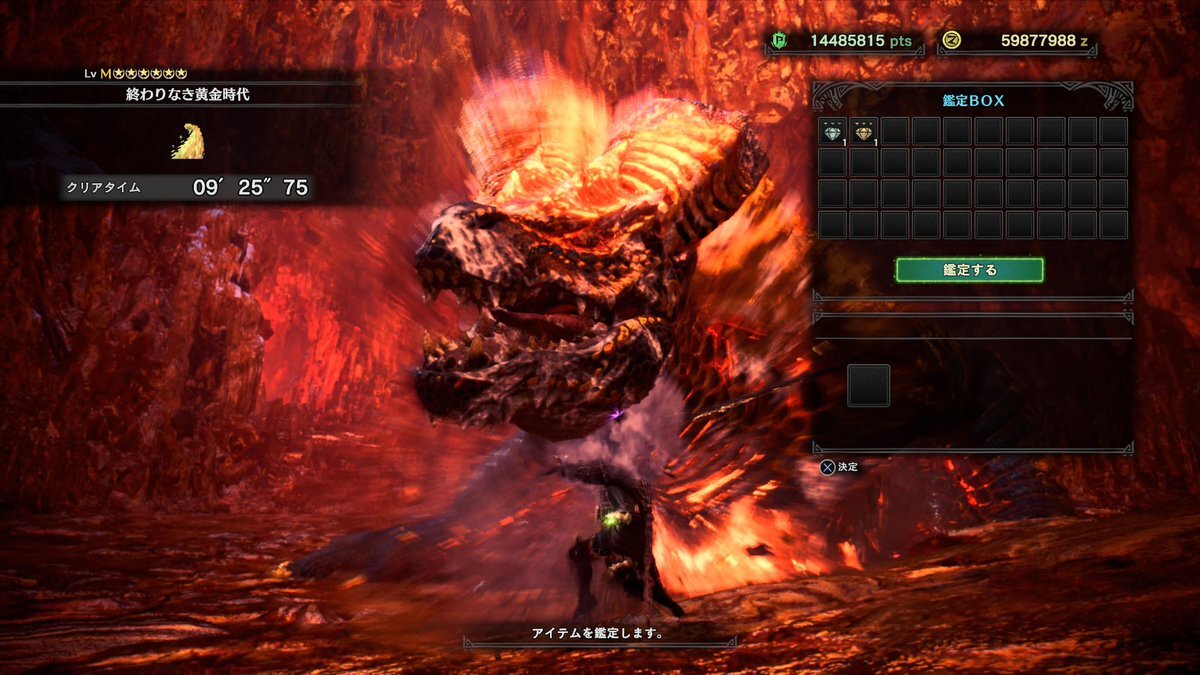Click the golden monster icon under the quest title
Screen dimensions: 1200x675
click(x=190, y=141)
